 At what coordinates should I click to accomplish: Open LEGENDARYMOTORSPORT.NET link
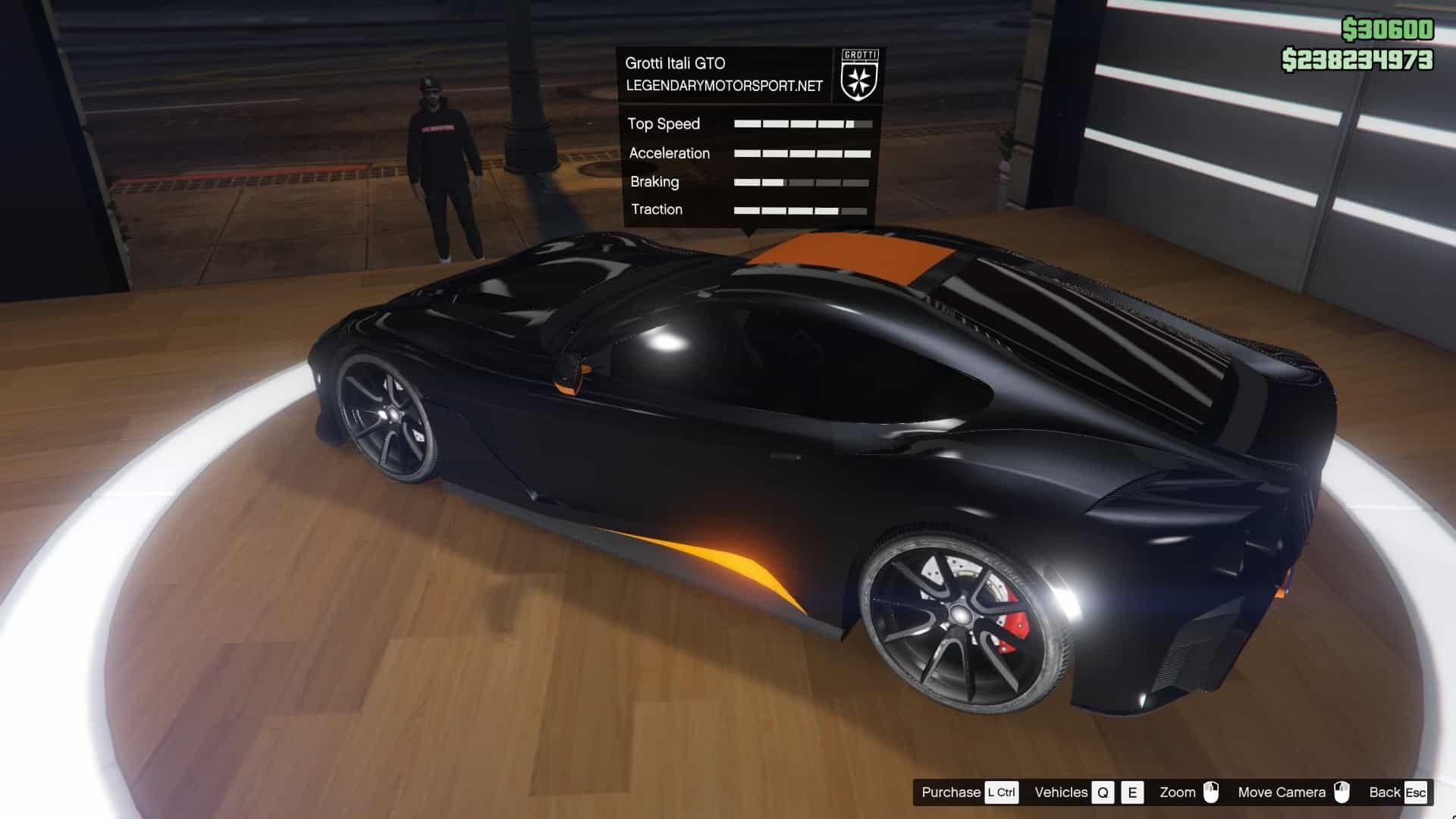coord(724,86)
